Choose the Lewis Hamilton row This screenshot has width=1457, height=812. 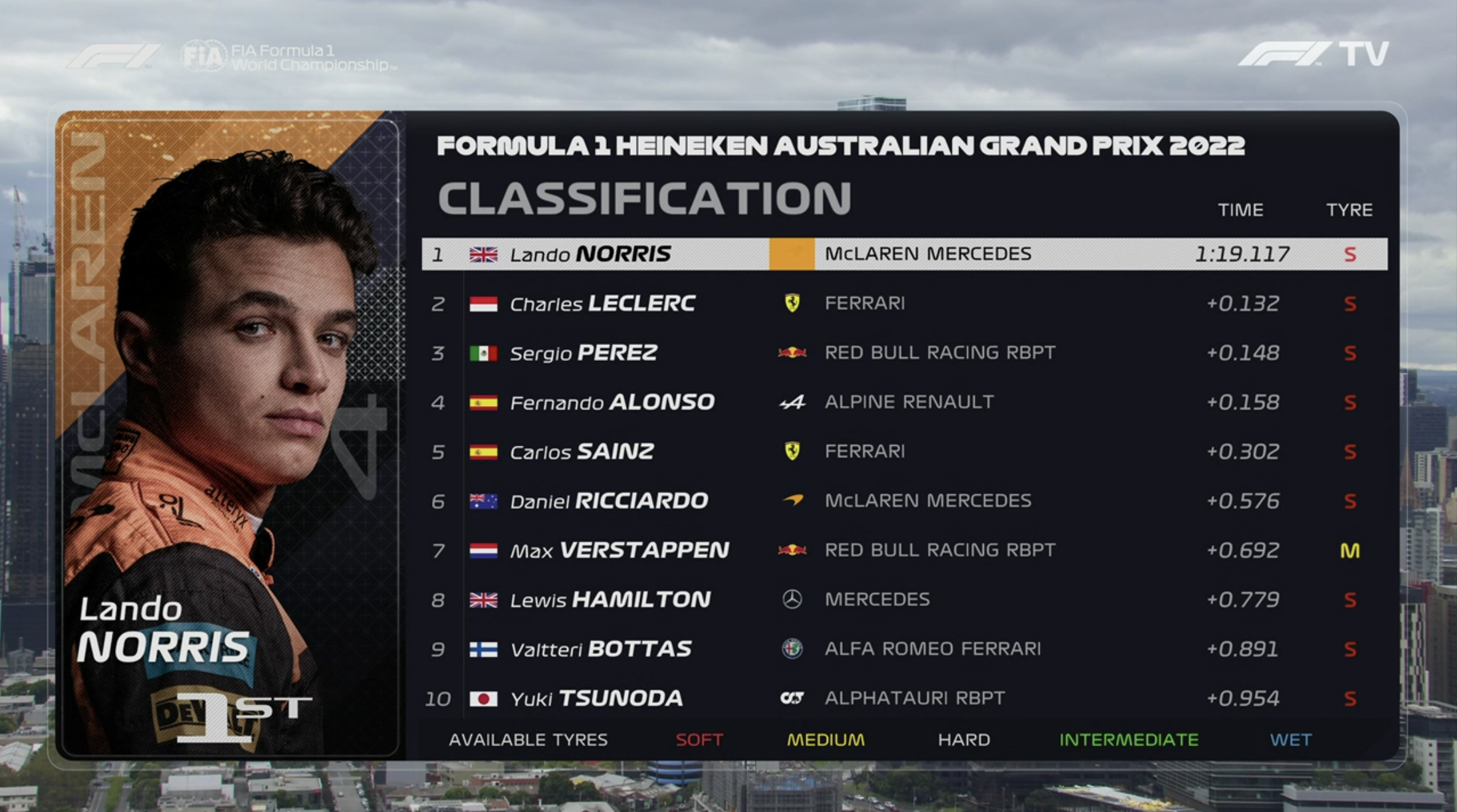pyautogui.click(x=904, y=600)
